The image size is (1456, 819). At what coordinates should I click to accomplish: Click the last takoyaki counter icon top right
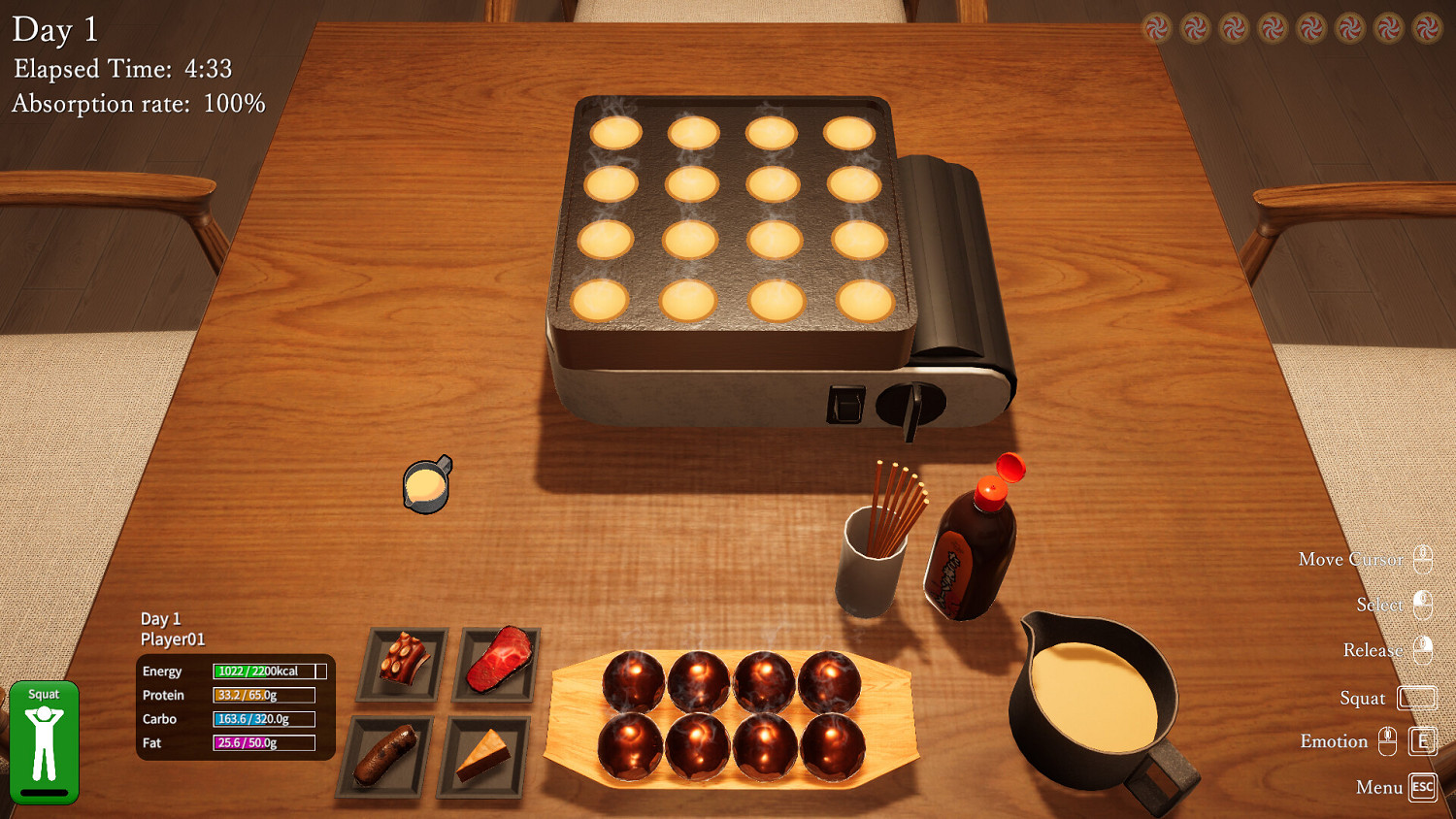pos(1418,29)
